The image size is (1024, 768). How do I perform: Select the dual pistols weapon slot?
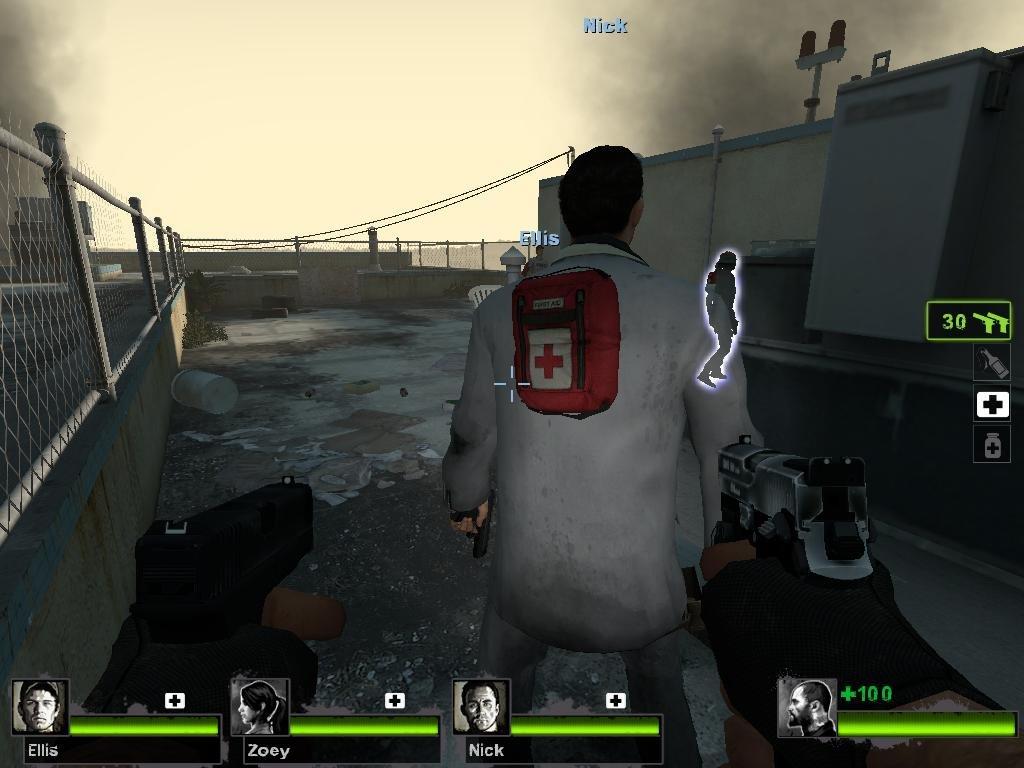pyautogui.click(x=968, y=321)
